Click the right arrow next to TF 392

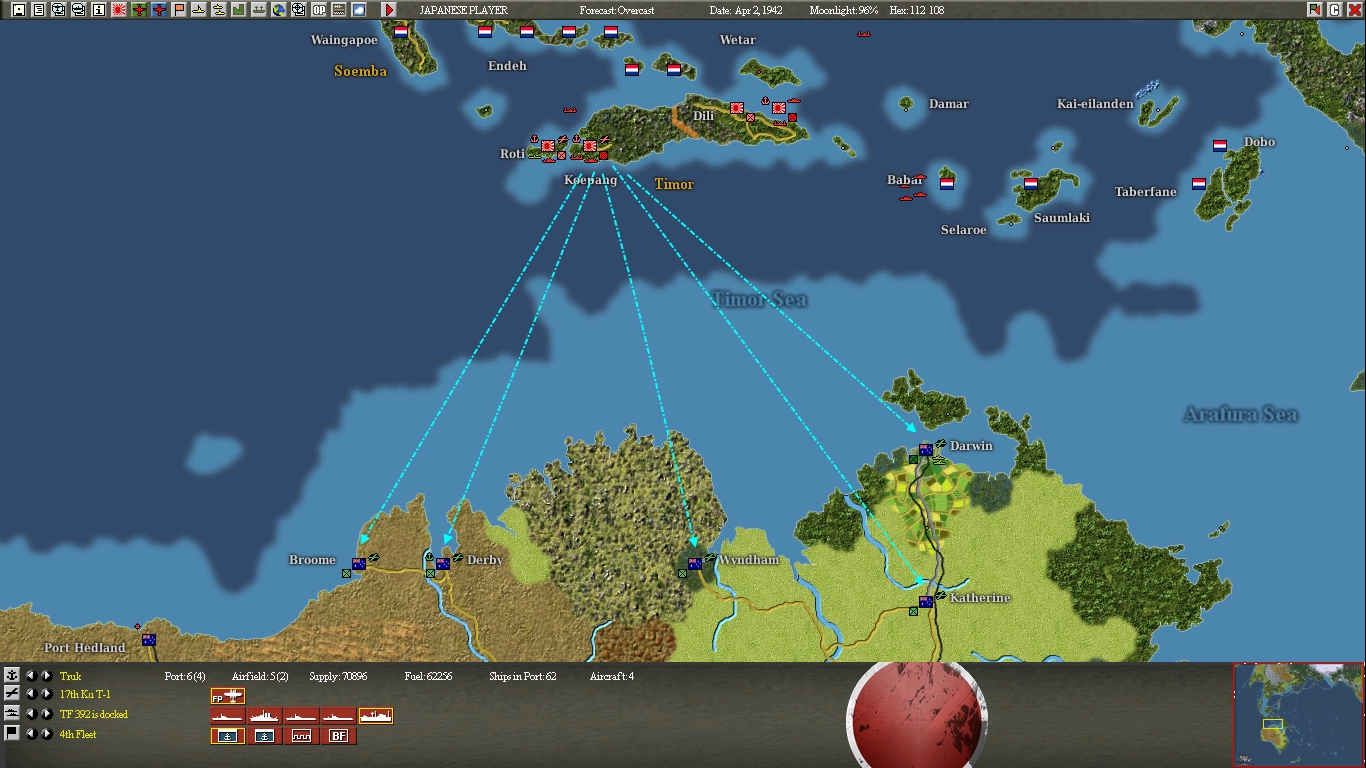(47, 714)
